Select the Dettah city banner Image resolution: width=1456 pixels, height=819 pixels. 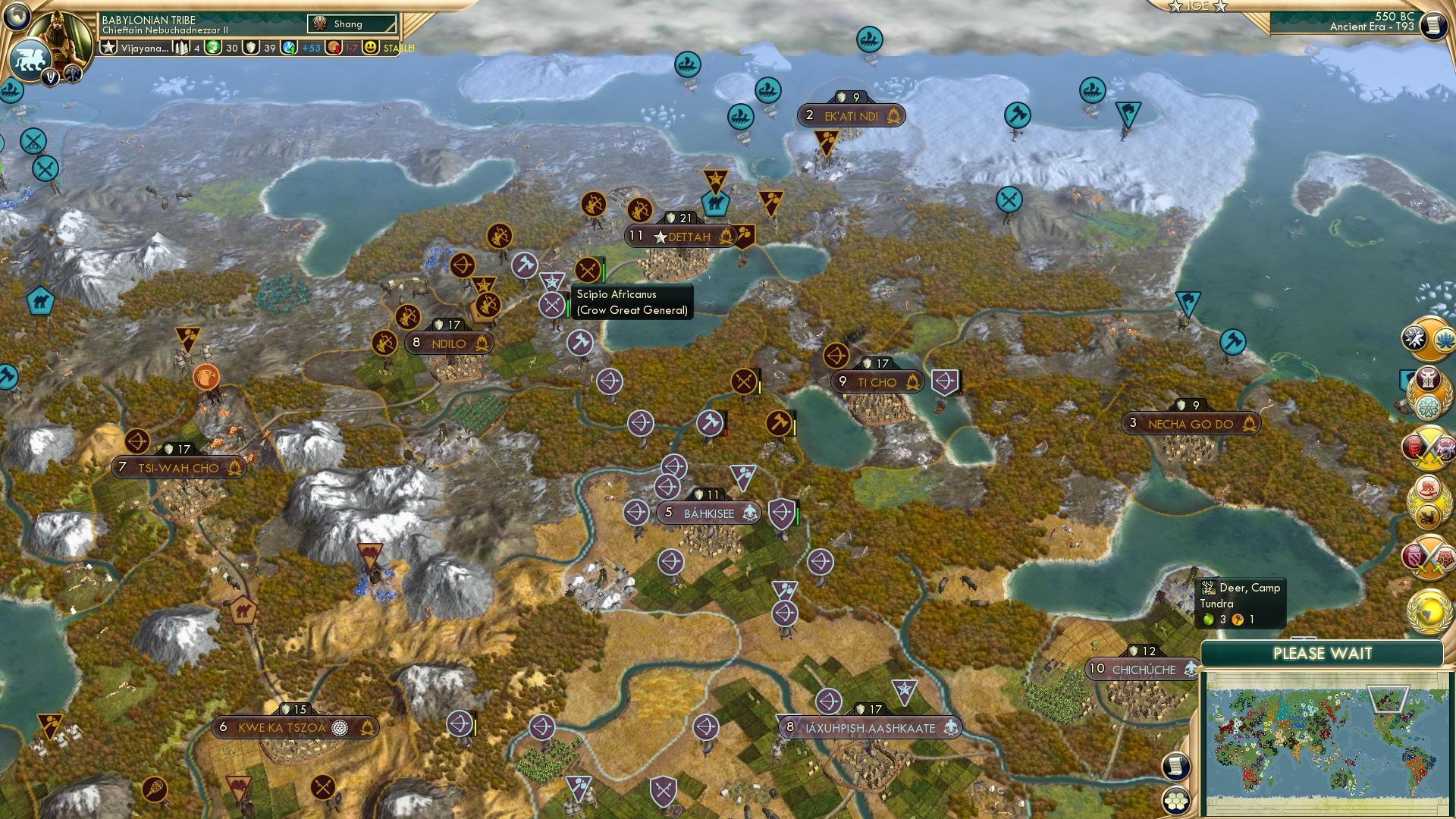coord(680,237)
